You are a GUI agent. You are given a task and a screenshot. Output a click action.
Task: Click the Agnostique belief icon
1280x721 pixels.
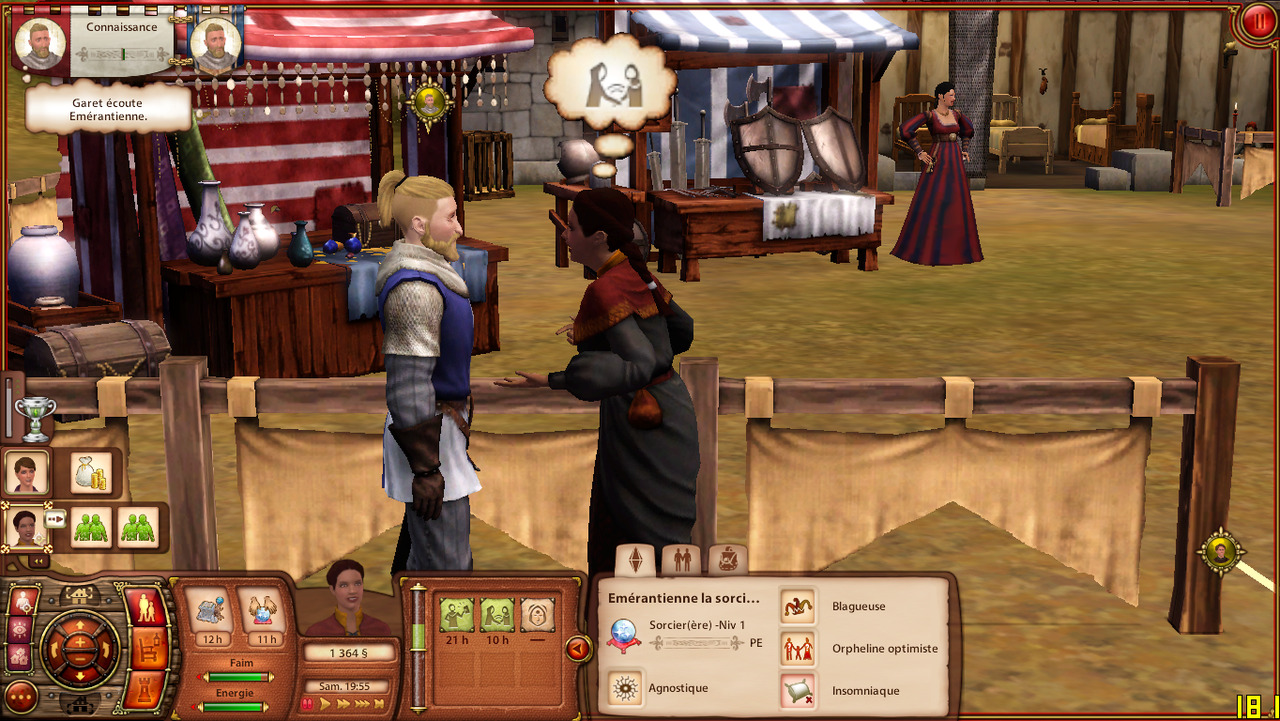[x=626, y=688]
